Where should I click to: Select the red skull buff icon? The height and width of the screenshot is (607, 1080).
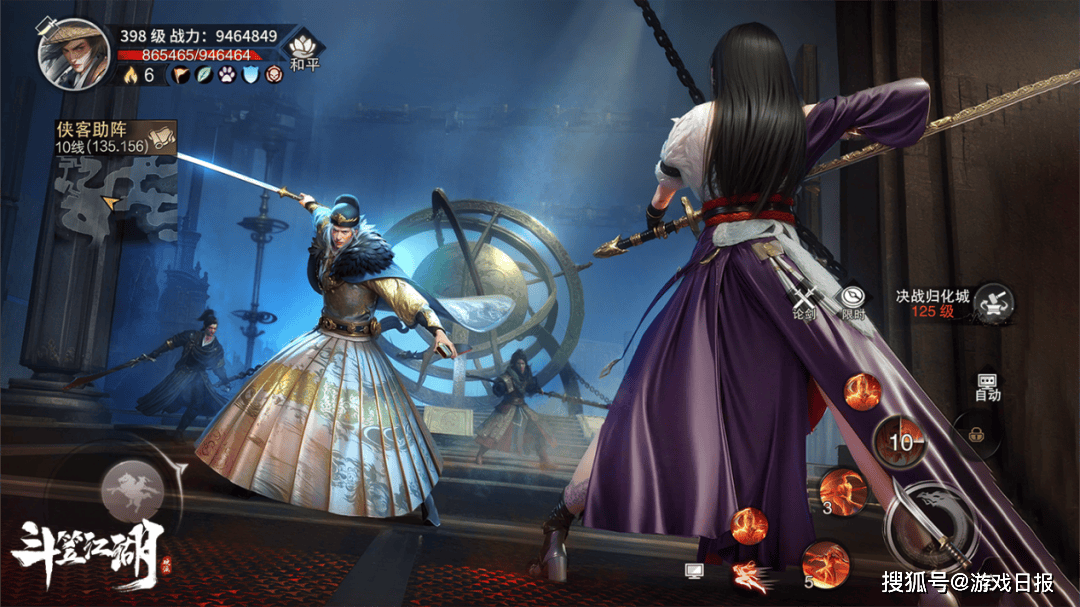(x=273, y=75)
